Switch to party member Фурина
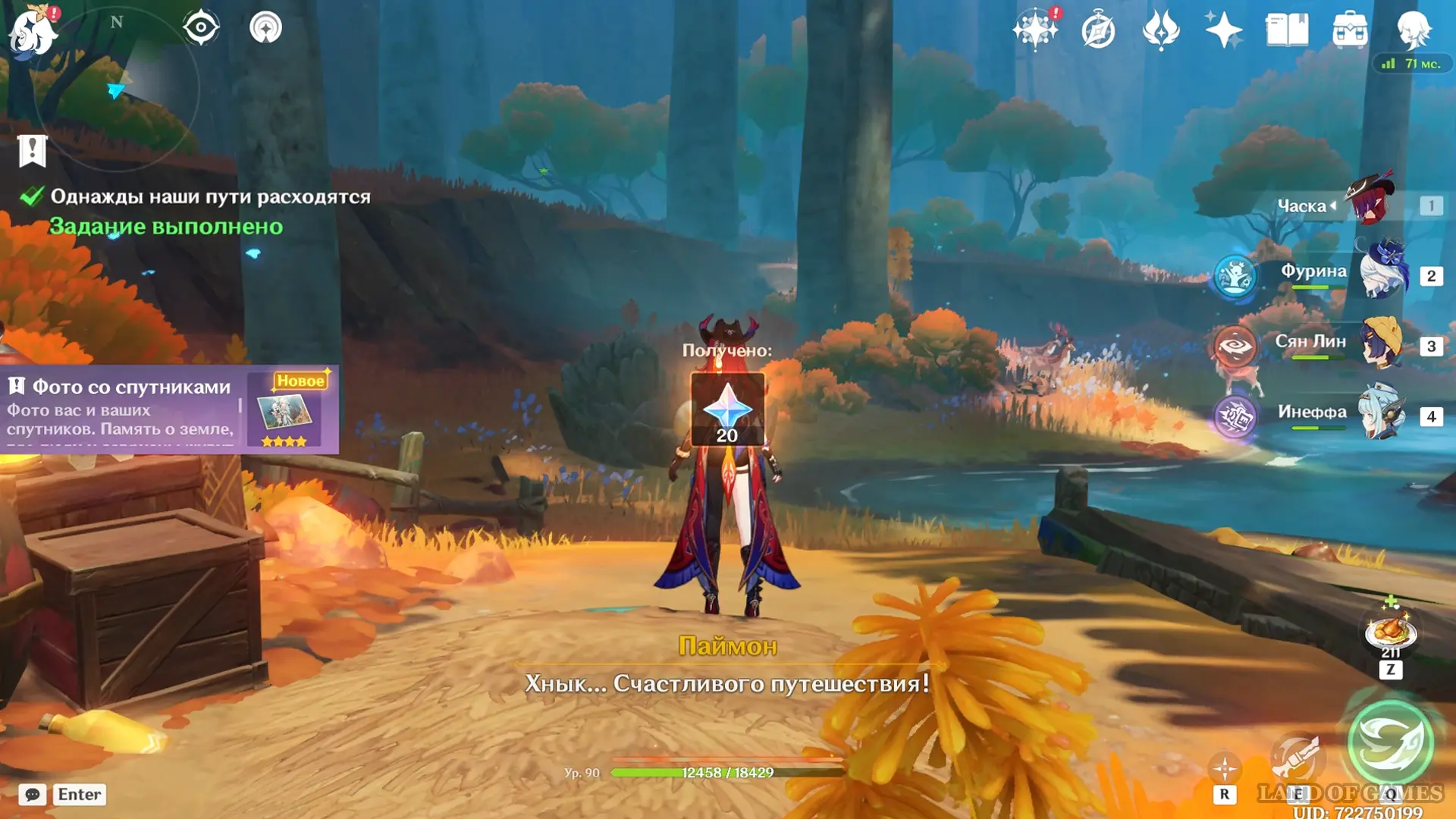Viewport: 1456px width, 819px height. click(x=1382, y=275)
